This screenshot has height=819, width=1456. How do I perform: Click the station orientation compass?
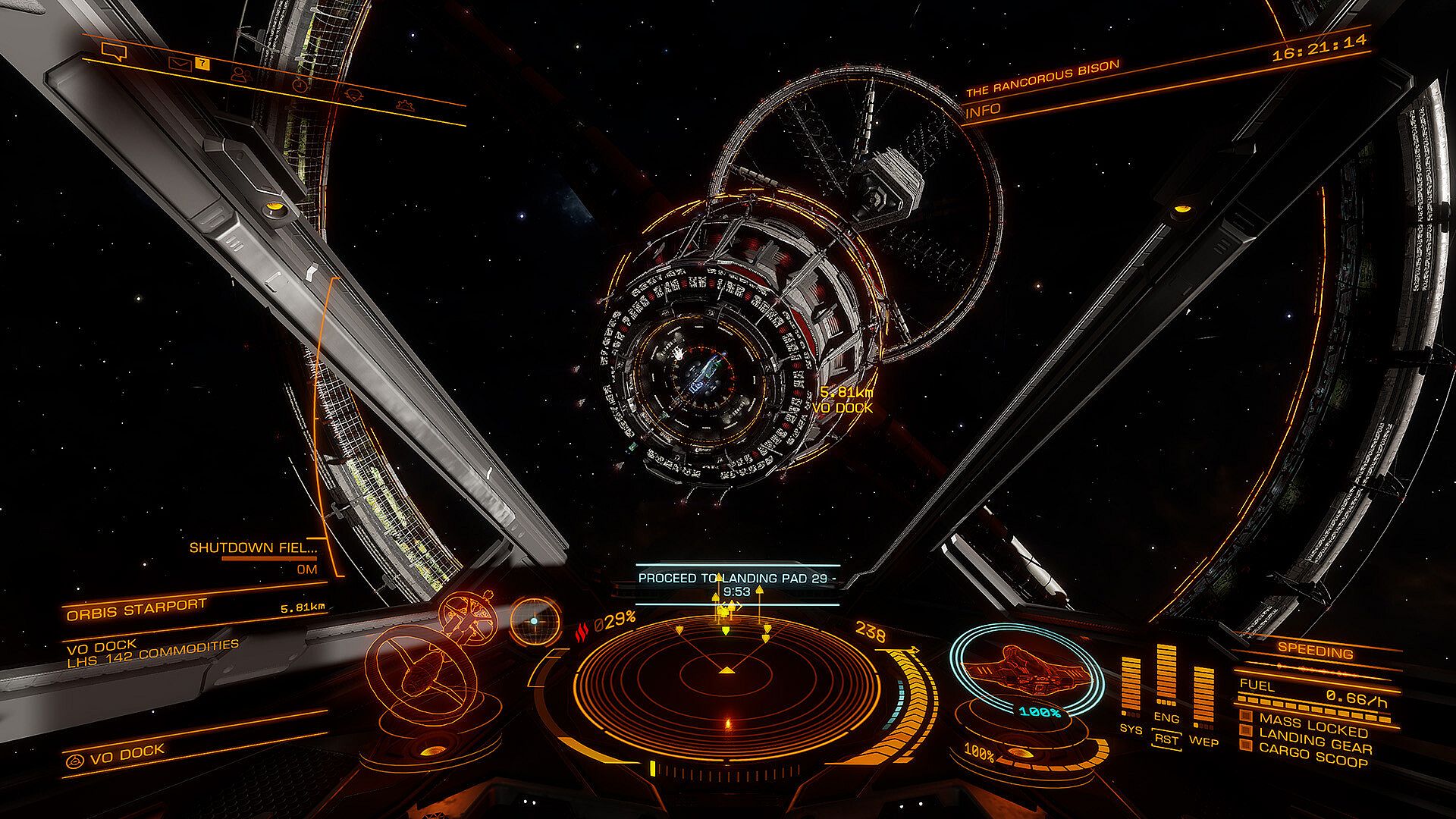pos(535,620)
